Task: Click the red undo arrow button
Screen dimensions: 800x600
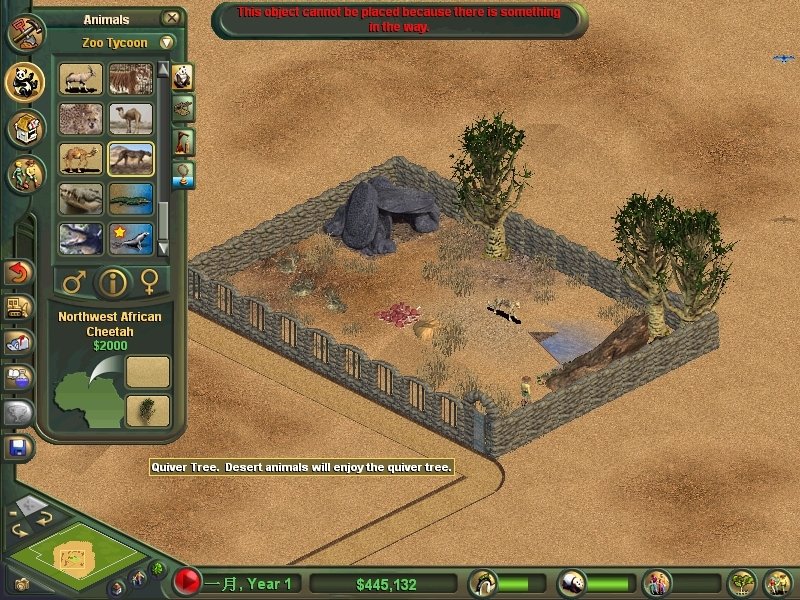Action: pos(18,272)
